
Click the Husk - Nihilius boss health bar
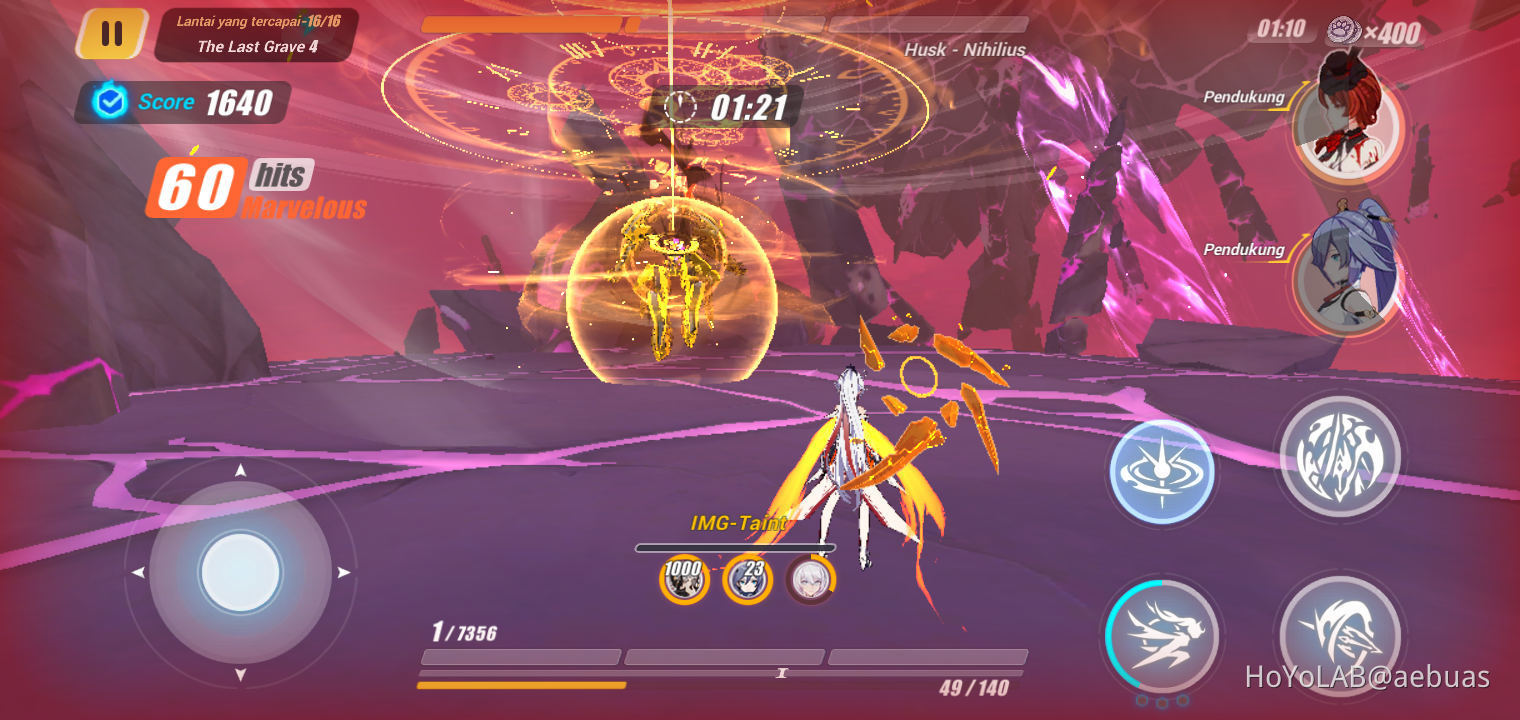724,24
